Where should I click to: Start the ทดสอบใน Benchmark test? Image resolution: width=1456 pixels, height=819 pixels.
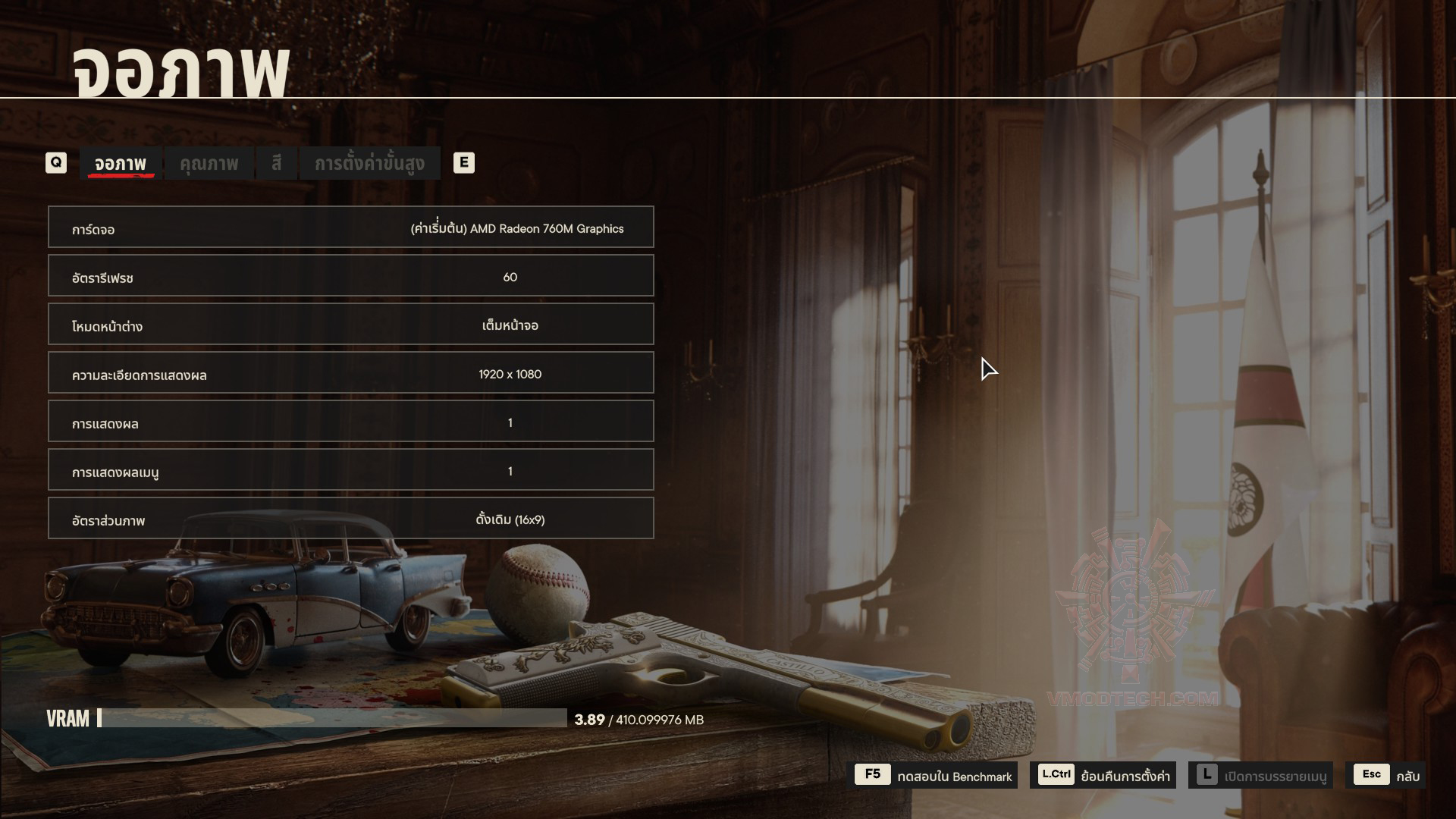(936, 776)
